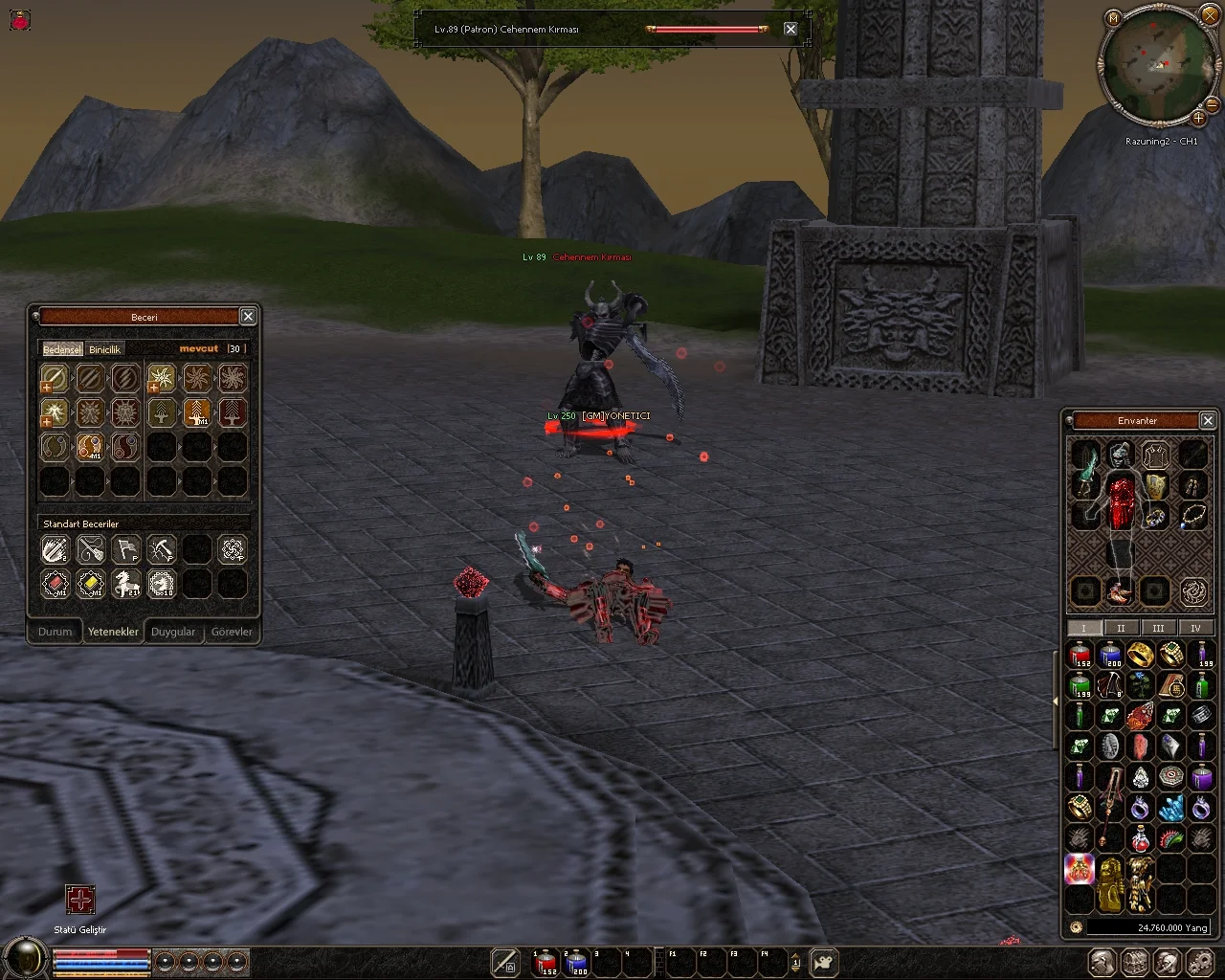Activate the white horse standard skill

[126, 583]
